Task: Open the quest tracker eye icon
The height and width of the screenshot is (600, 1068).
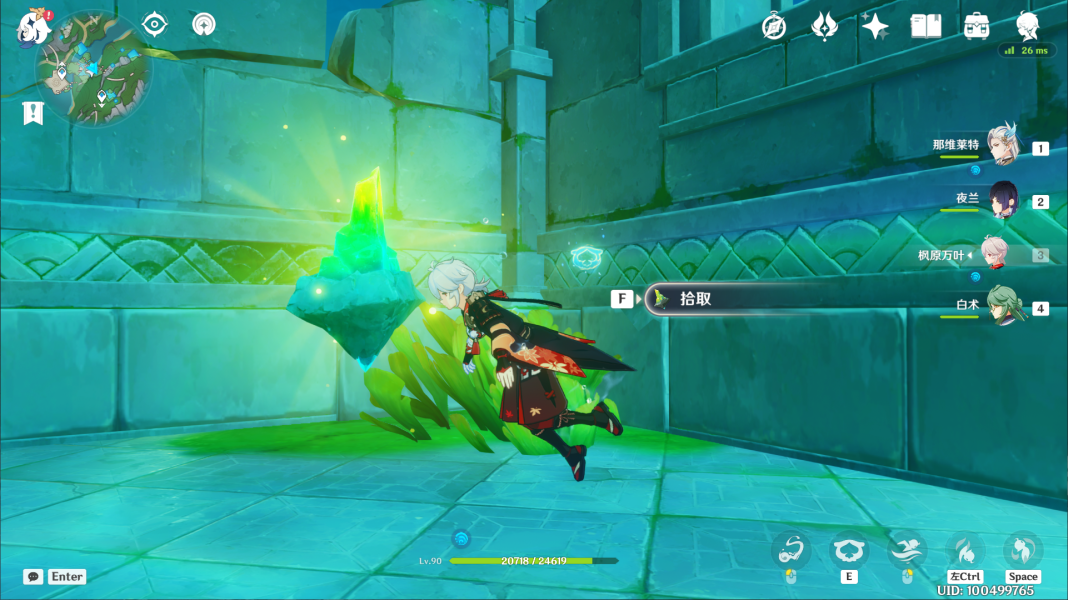Action: click(x=154, y=24)
